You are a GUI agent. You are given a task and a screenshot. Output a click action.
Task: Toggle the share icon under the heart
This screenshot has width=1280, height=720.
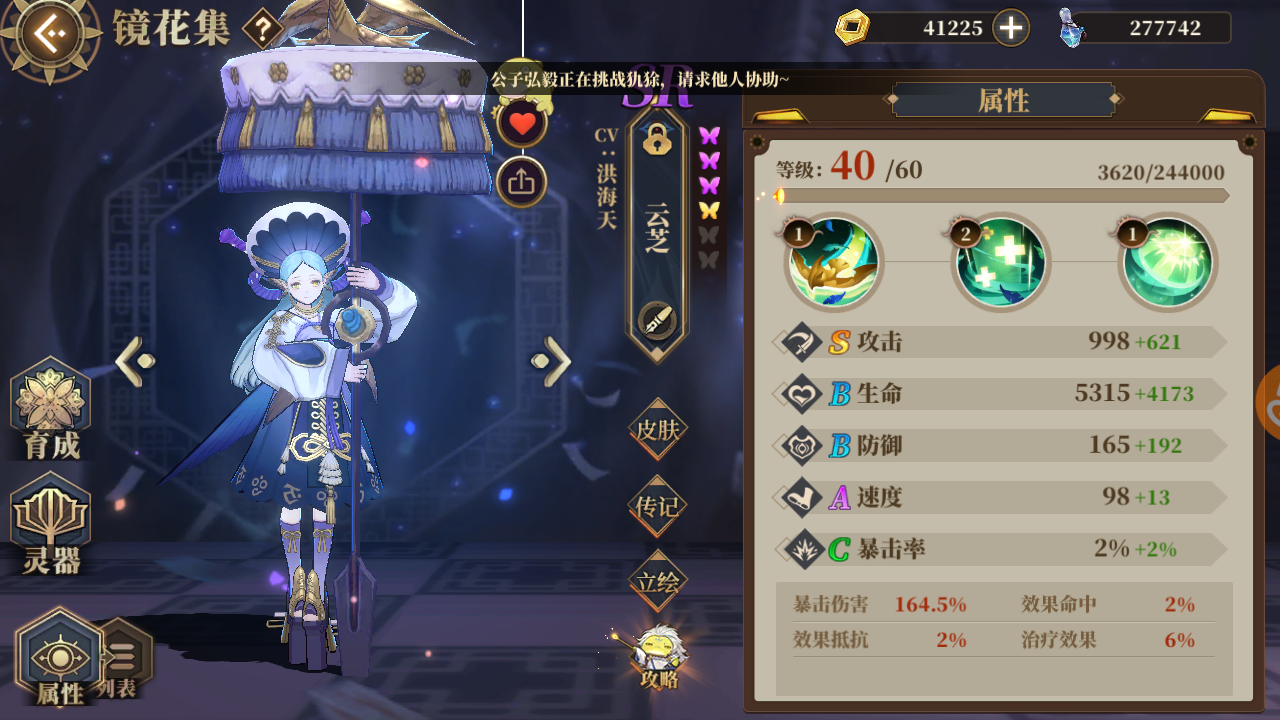[x=521, y=183]
